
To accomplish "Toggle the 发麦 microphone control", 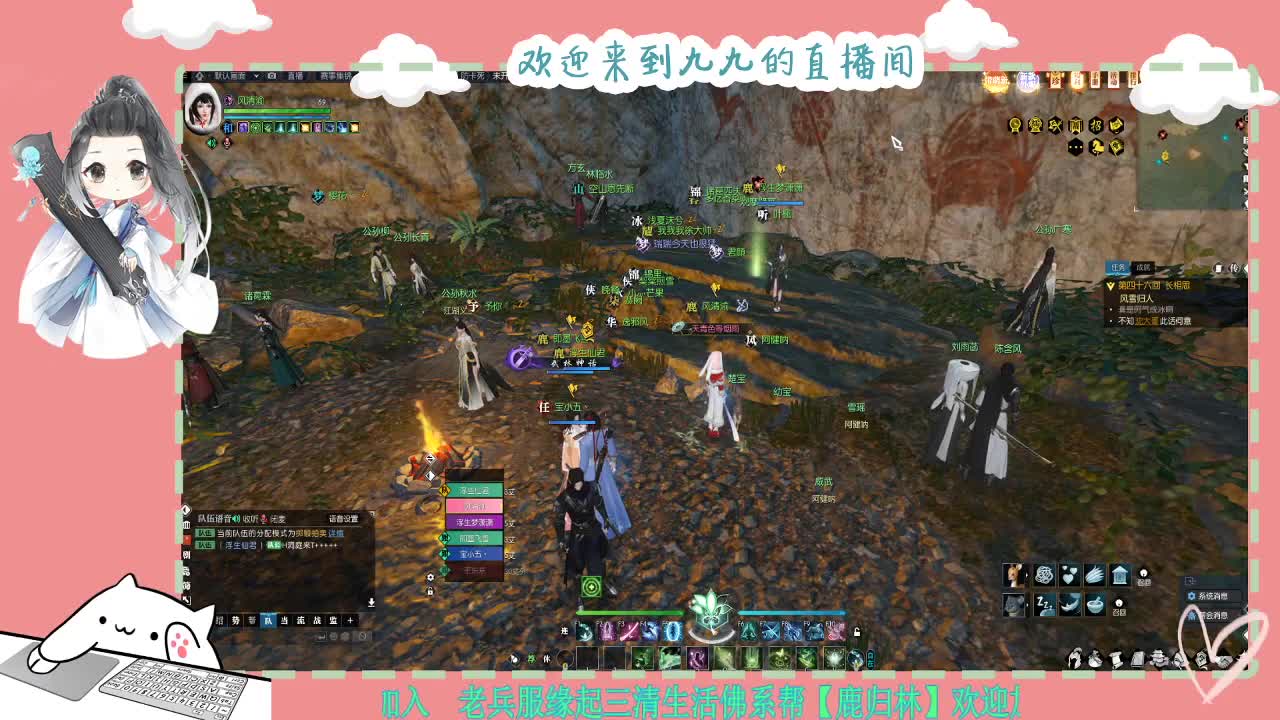I will [x=263, y=517].
